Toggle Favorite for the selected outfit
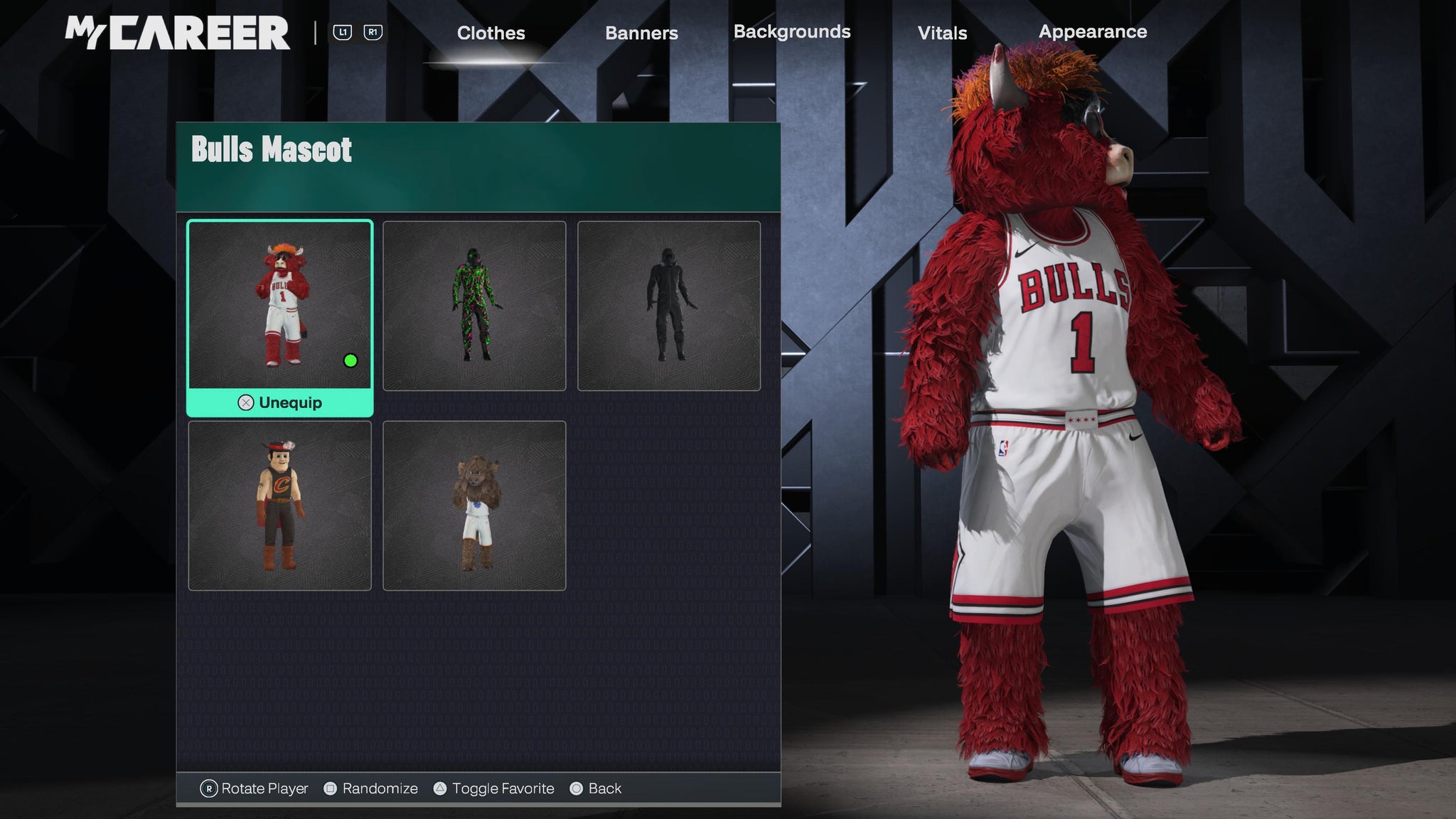 point(494,788)
